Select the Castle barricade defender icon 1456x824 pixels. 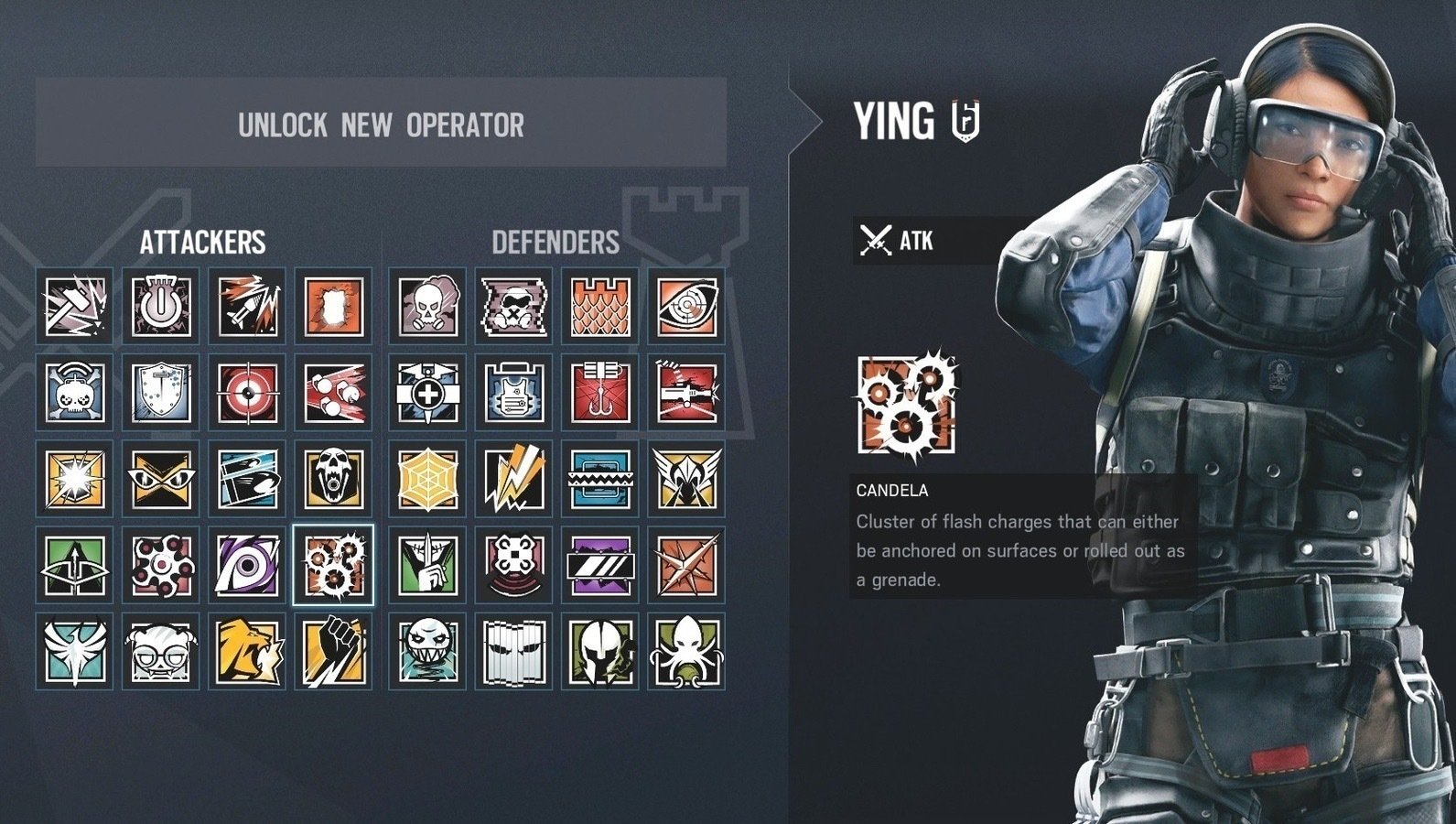coord(599,306)
